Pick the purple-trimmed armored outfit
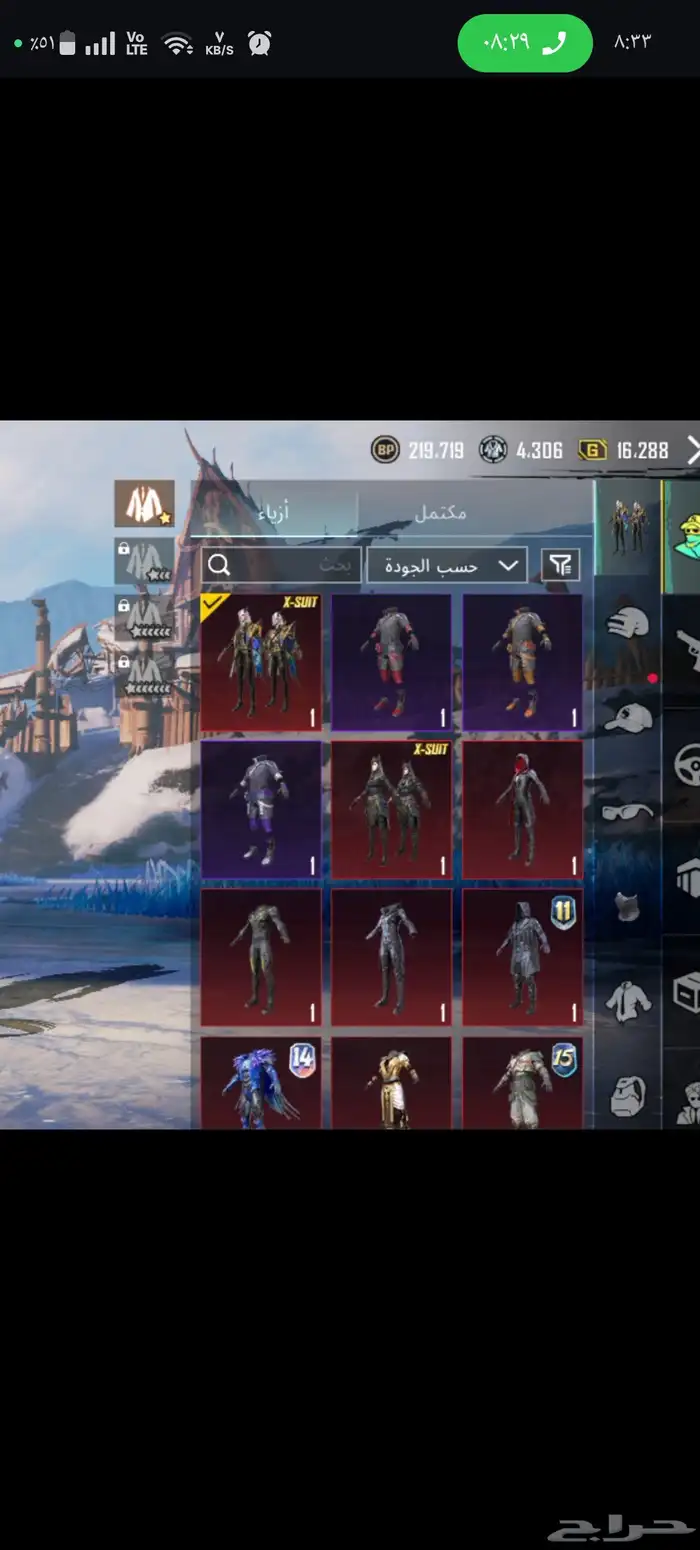The height and width of the screenshot is (1550, 700). click(x=261, y=808)
